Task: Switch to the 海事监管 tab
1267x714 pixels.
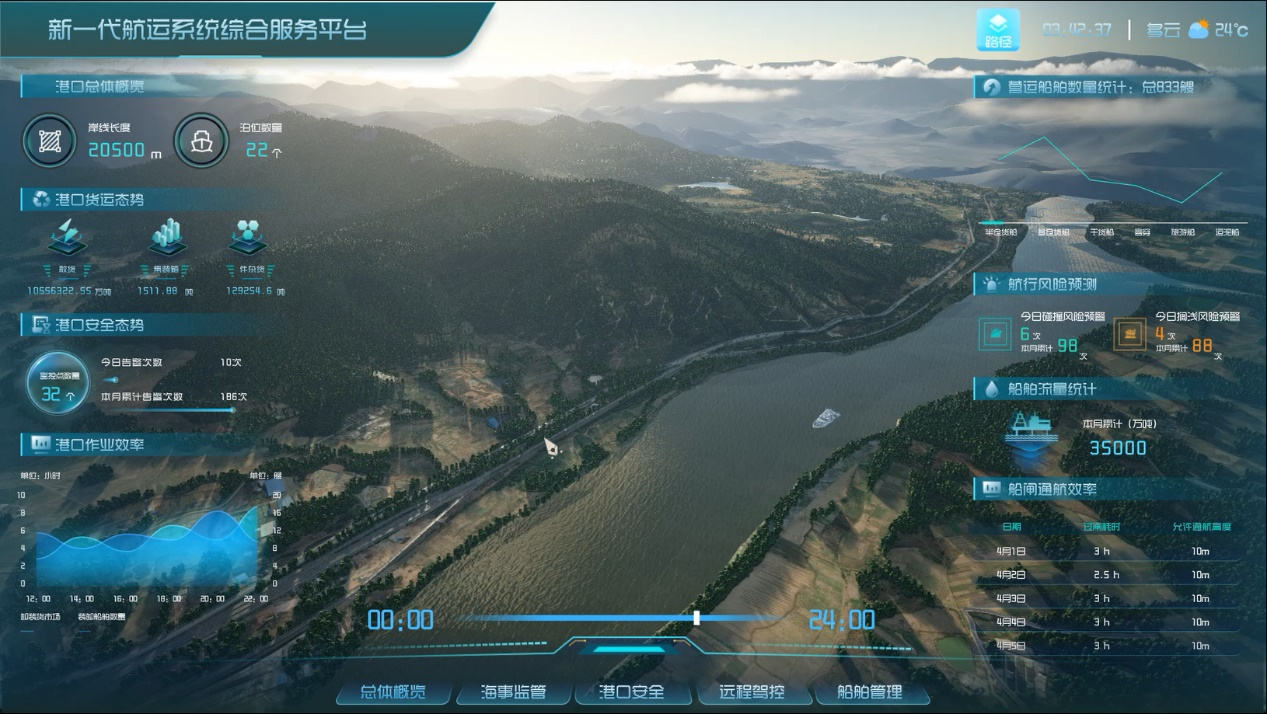Action: [513, 692]
